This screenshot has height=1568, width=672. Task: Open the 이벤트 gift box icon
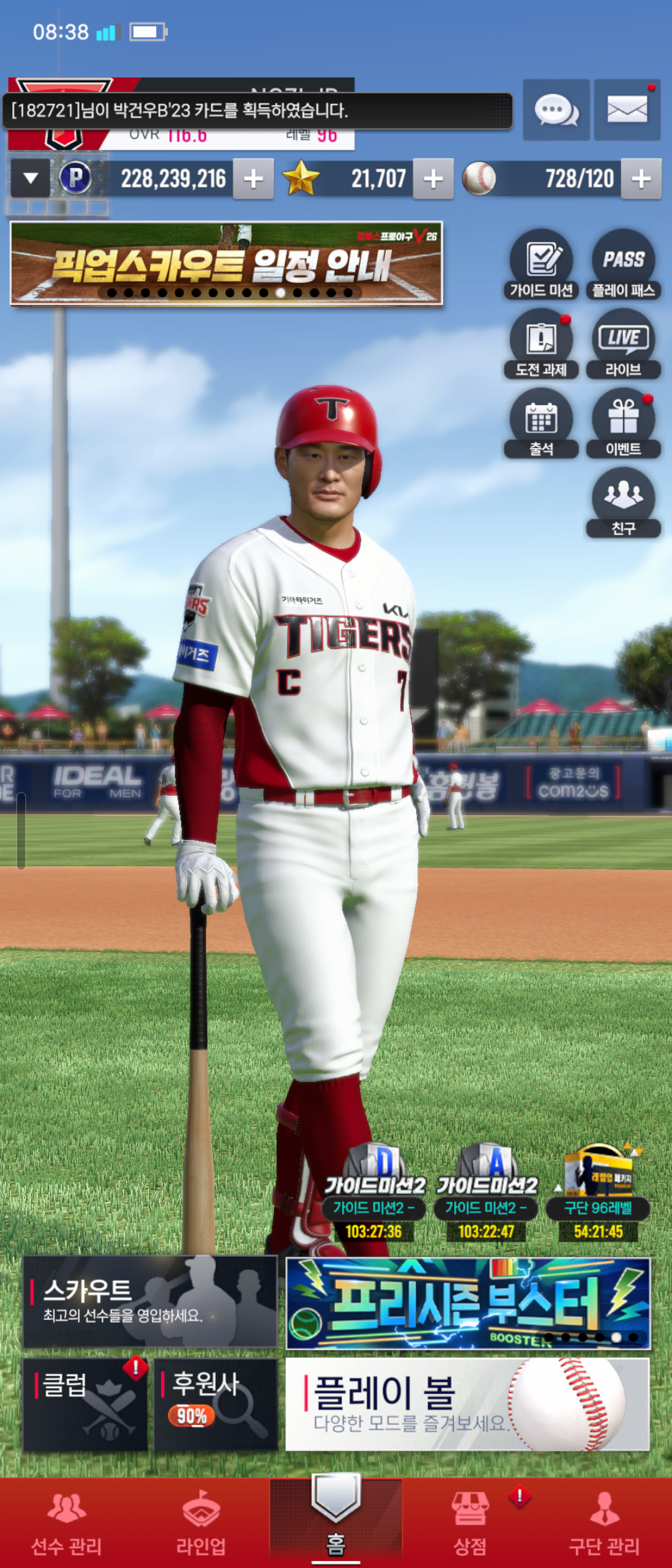click(x=623, y=423)
